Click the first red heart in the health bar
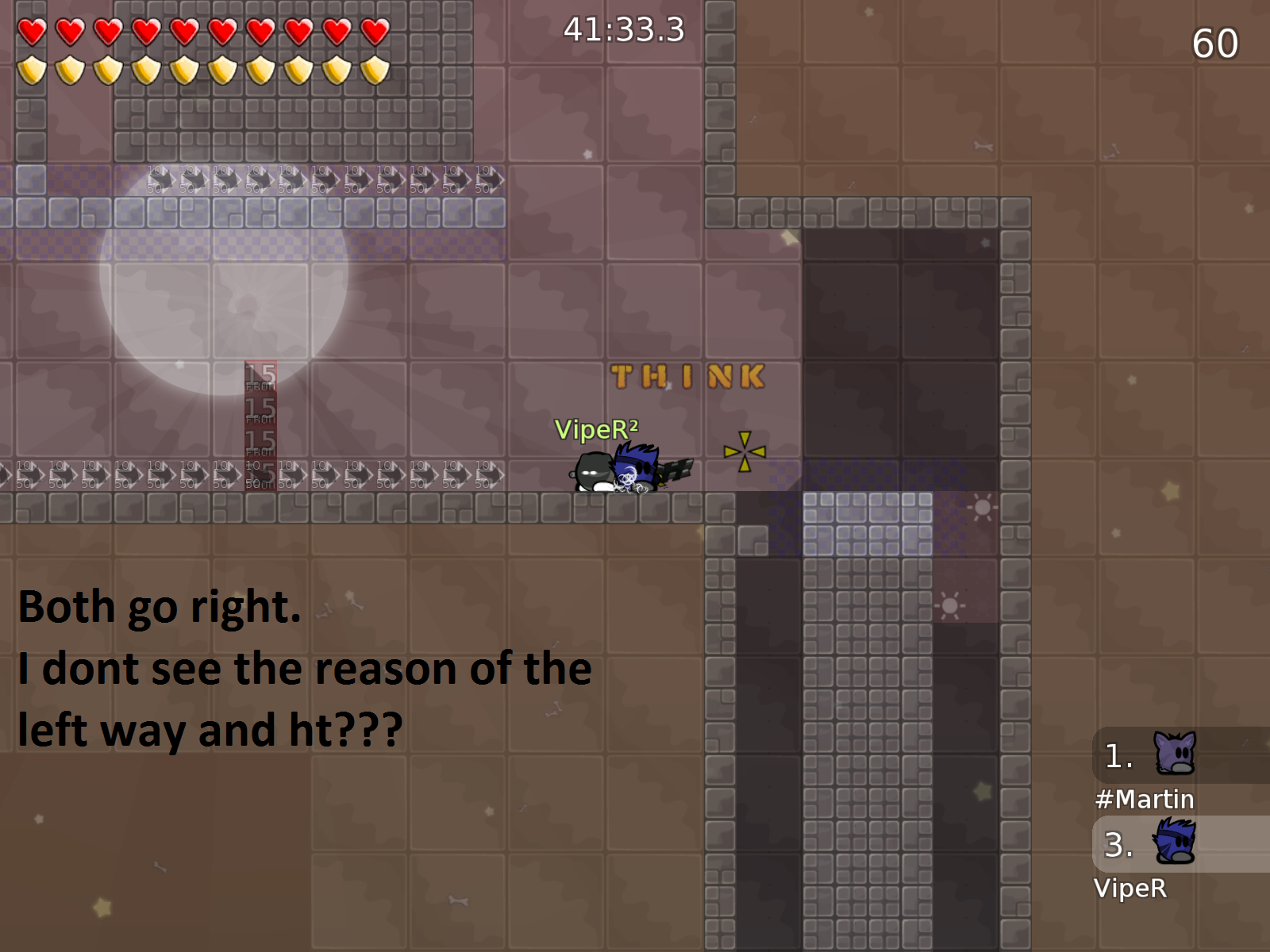Image resolution: width=1270 pixels, height=952 pixels. tap(32, 30)
